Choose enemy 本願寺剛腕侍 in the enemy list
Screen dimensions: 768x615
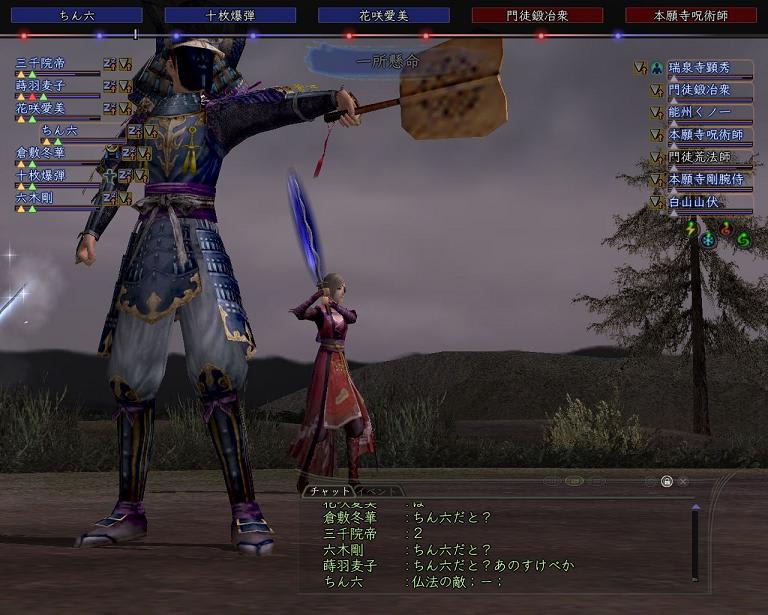pyautogui.click(x=707, y=179)
